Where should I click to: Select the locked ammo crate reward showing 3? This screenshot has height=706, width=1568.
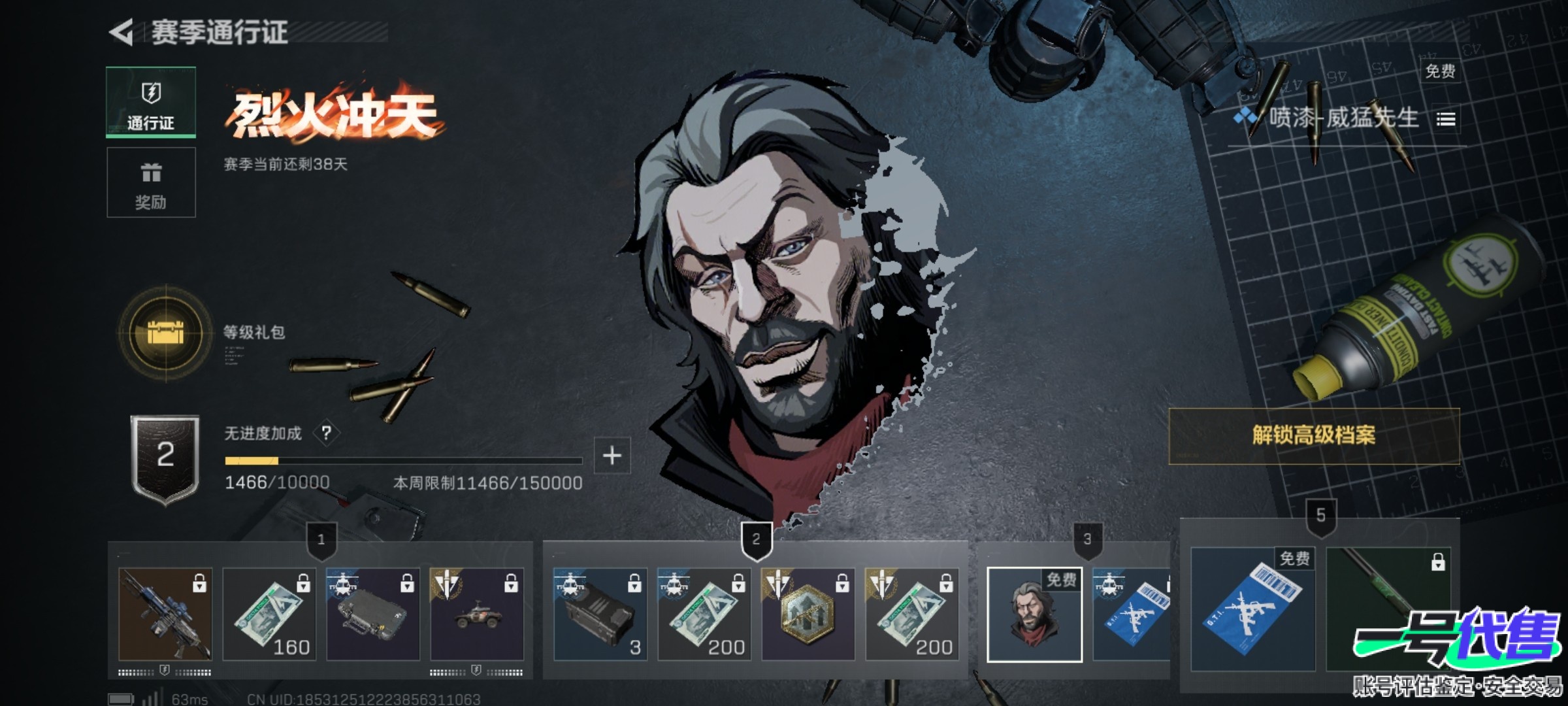tap(600, 614)
